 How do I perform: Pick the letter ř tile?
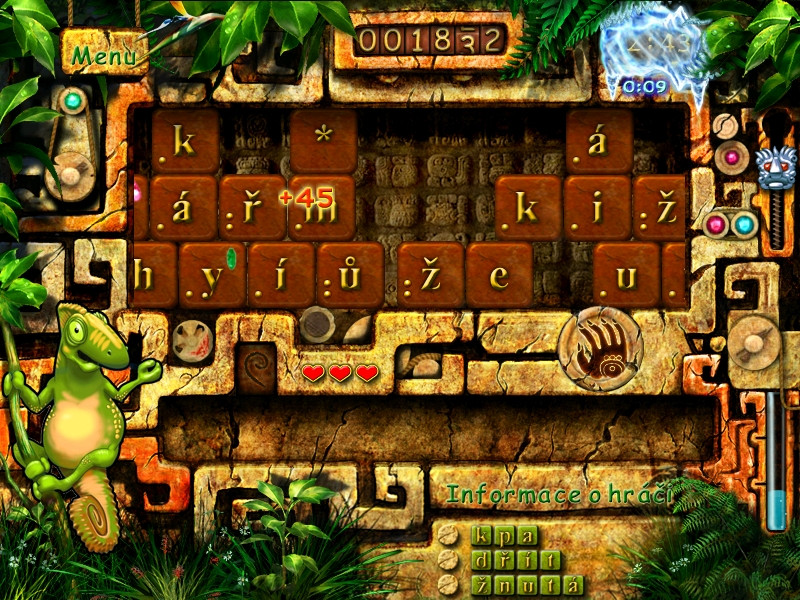tap(252, 208)
